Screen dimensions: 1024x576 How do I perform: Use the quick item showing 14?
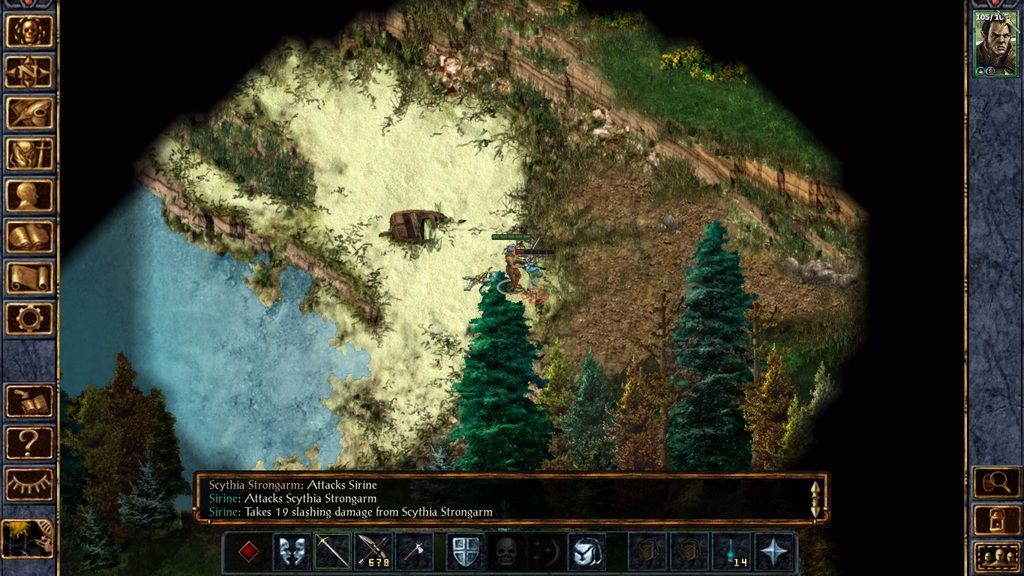pyautogui.click(x=733, y=552)
